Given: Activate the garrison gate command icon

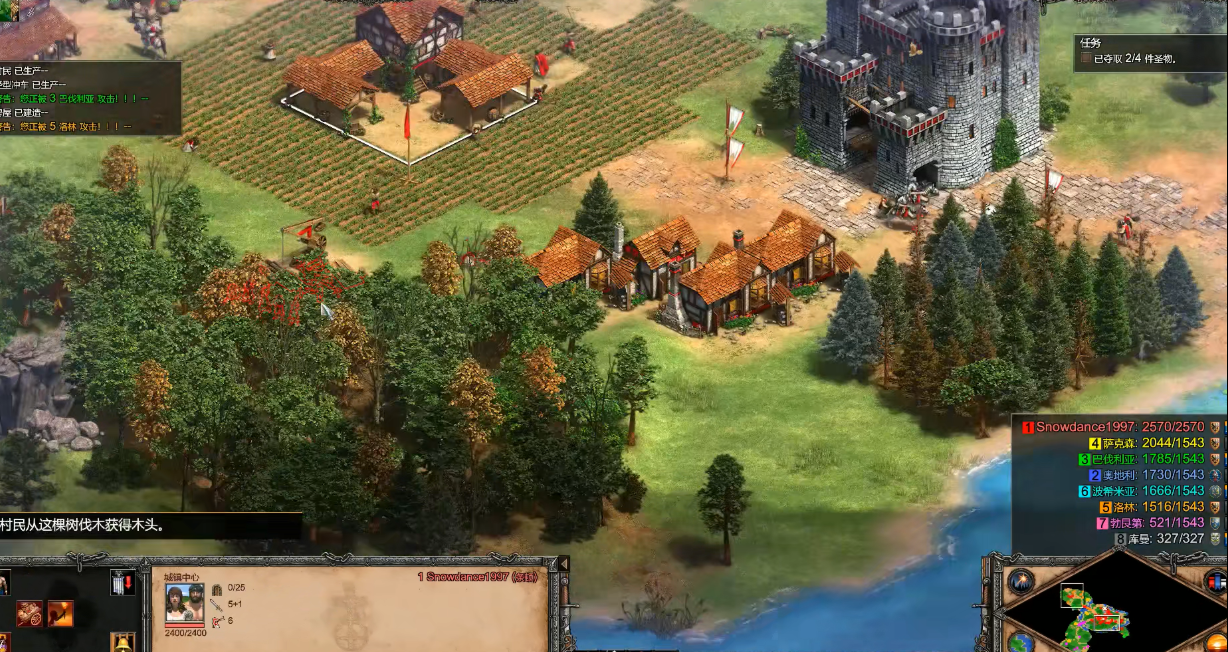Looking at the screenshot, I should pos(122,583).
